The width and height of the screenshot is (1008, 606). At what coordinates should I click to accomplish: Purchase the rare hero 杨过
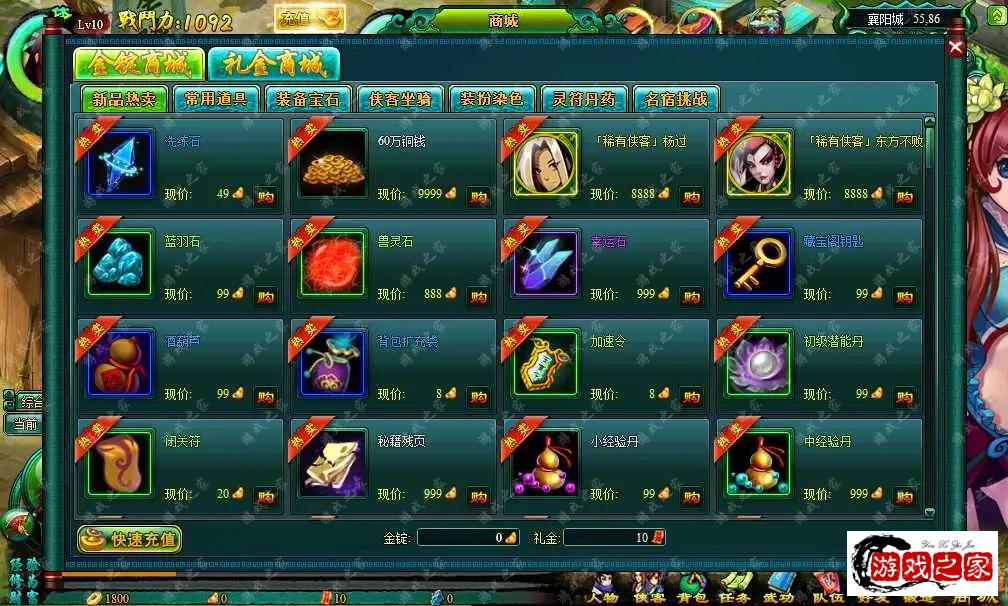691,197
